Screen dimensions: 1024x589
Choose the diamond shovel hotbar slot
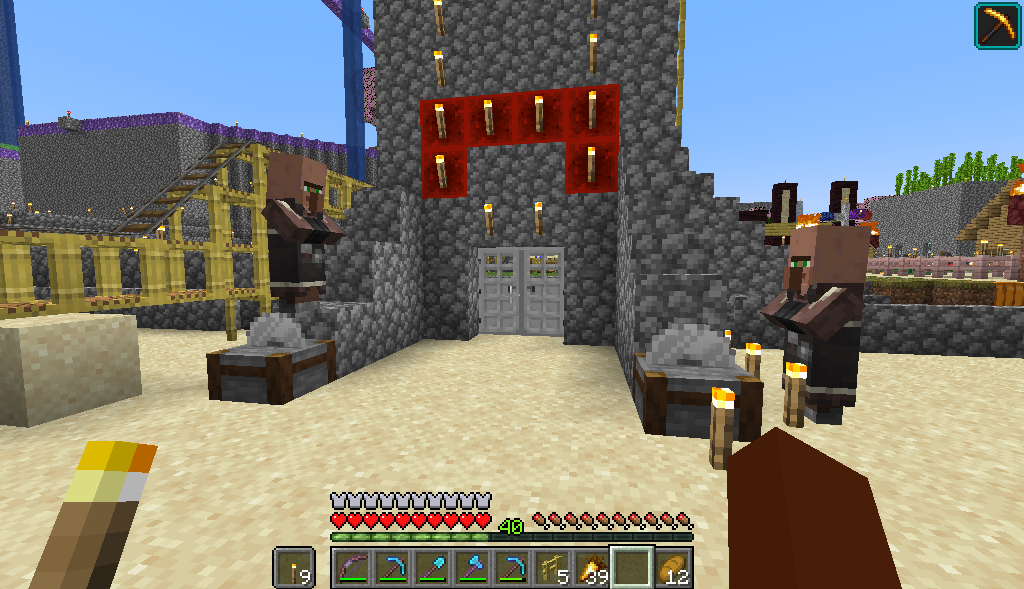pyautogui.click(x=432, y=568)
